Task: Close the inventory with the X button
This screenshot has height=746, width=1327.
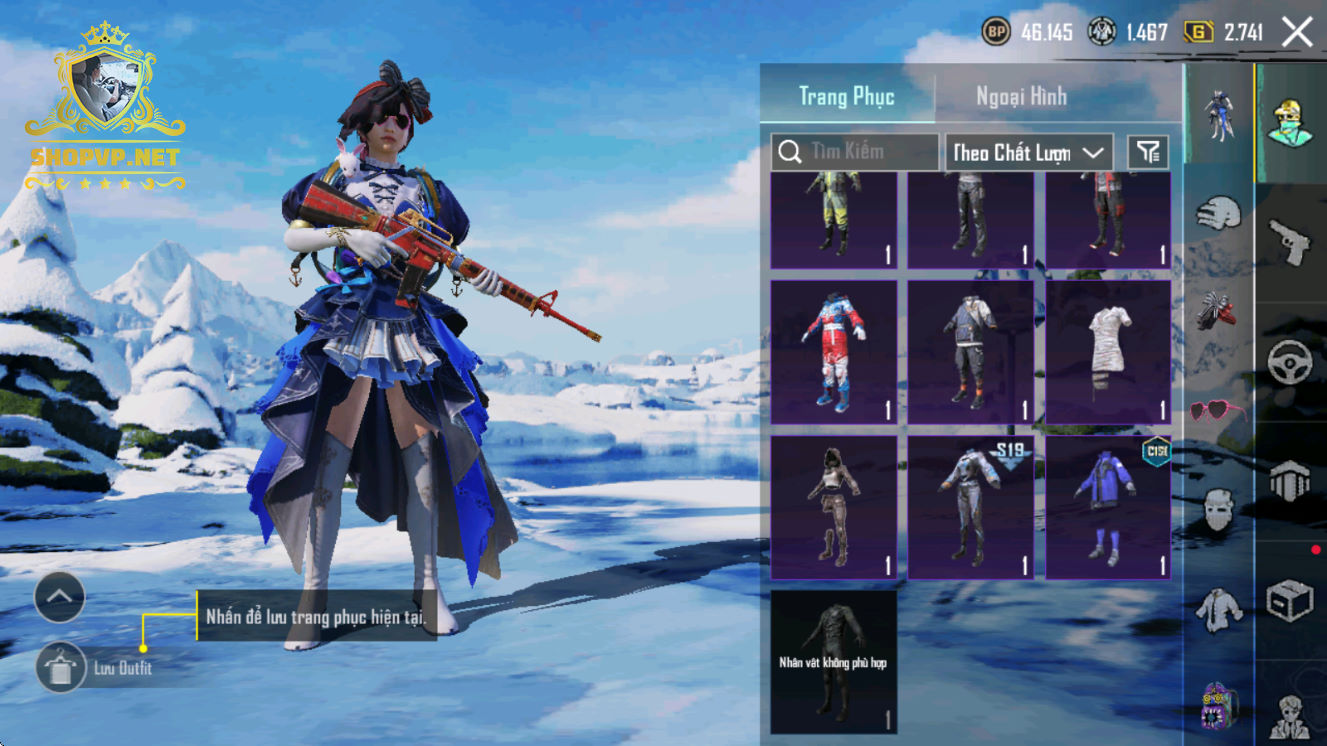Action: (1297, 33)
